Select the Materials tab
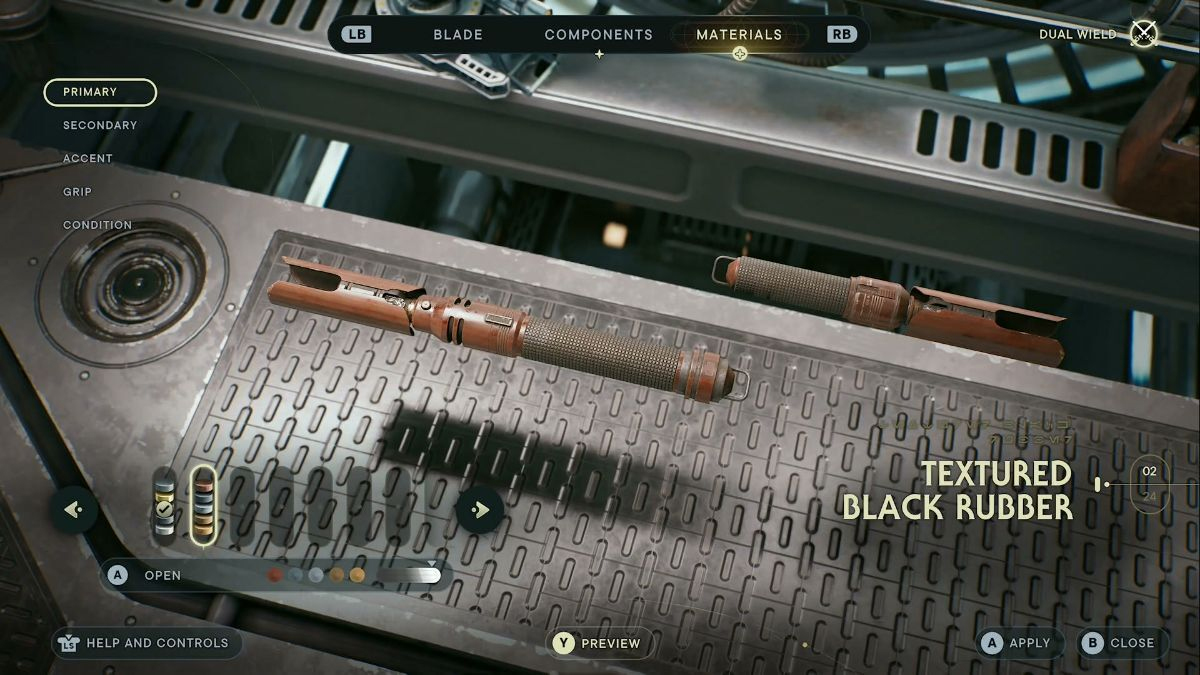The width and height of the screenshot is (1200, 675). [x=739, y=34]
